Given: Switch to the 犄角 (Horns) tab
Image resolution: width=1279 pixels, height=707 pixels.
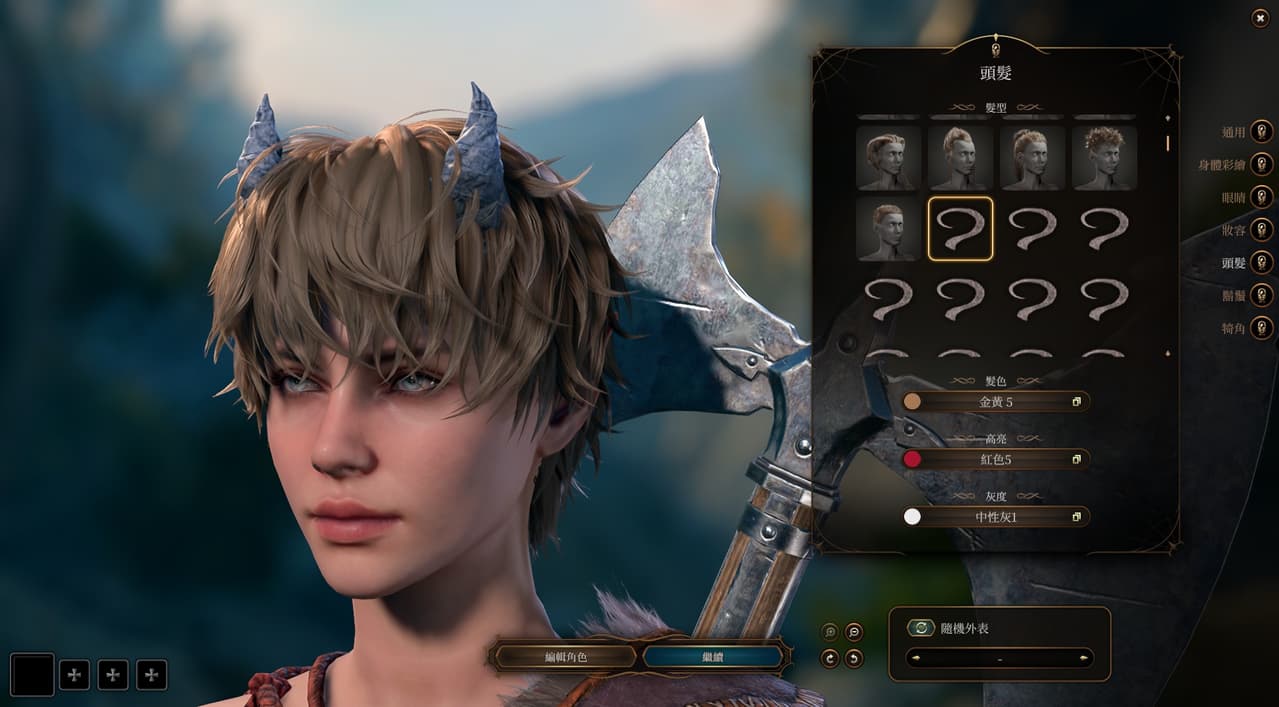Looking at the screenshot, I should 1262,327.
